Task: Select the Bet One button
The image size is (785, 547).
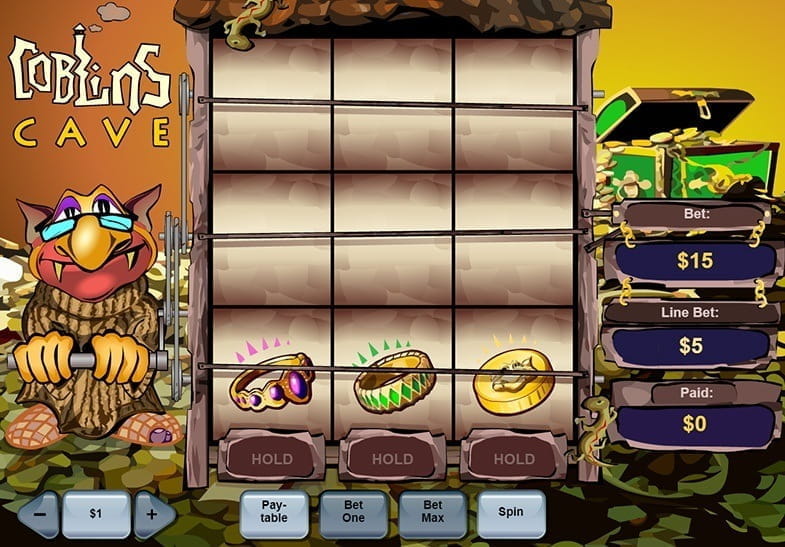Action: pyautogui.click(x=353, y=512)
